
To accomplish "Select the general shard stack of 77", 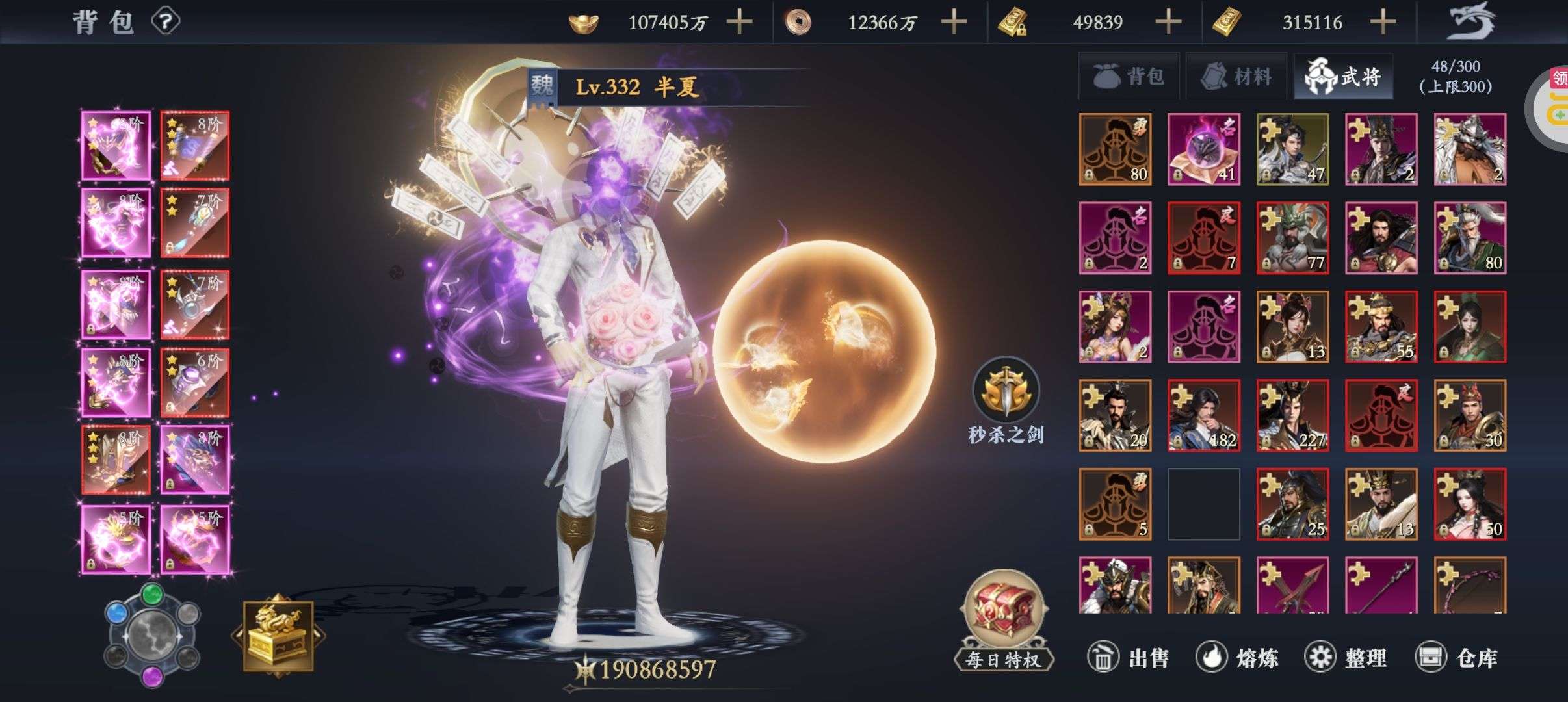I will (x=1292, y=238).
